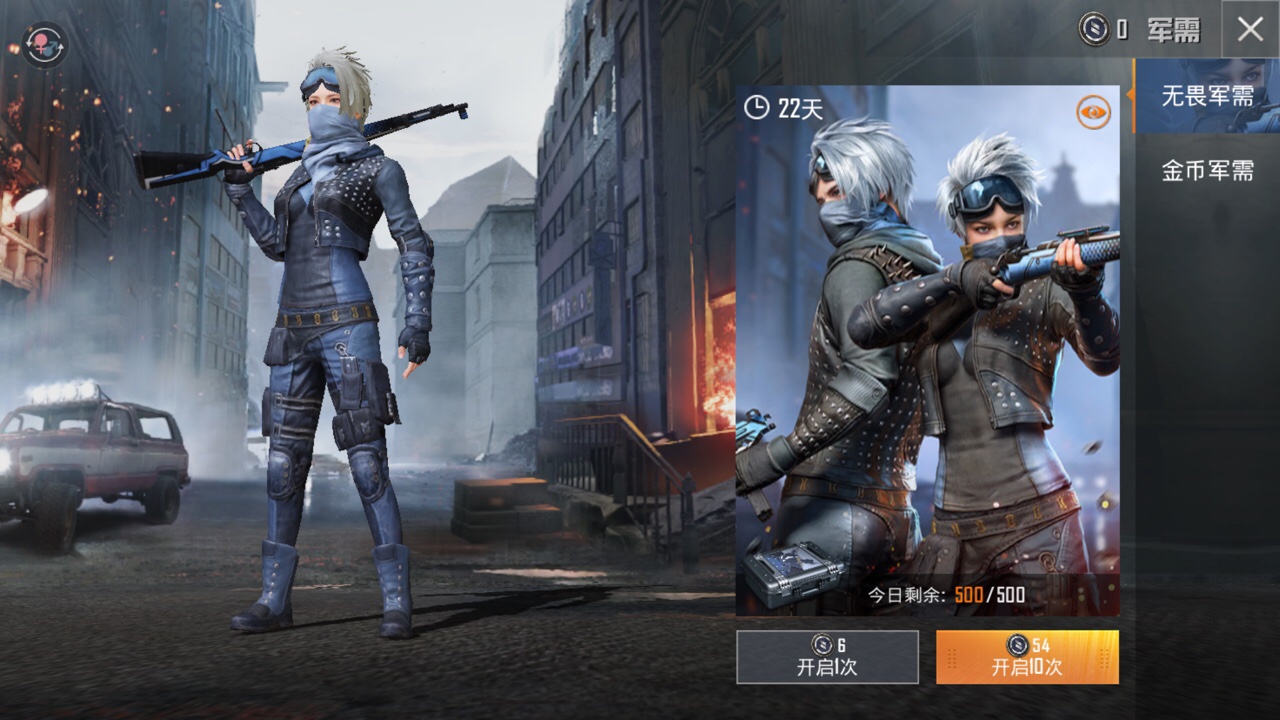Screen dimensions: 1280x720
Task: Close the supply crate screen
Action: click(1250, 30)
